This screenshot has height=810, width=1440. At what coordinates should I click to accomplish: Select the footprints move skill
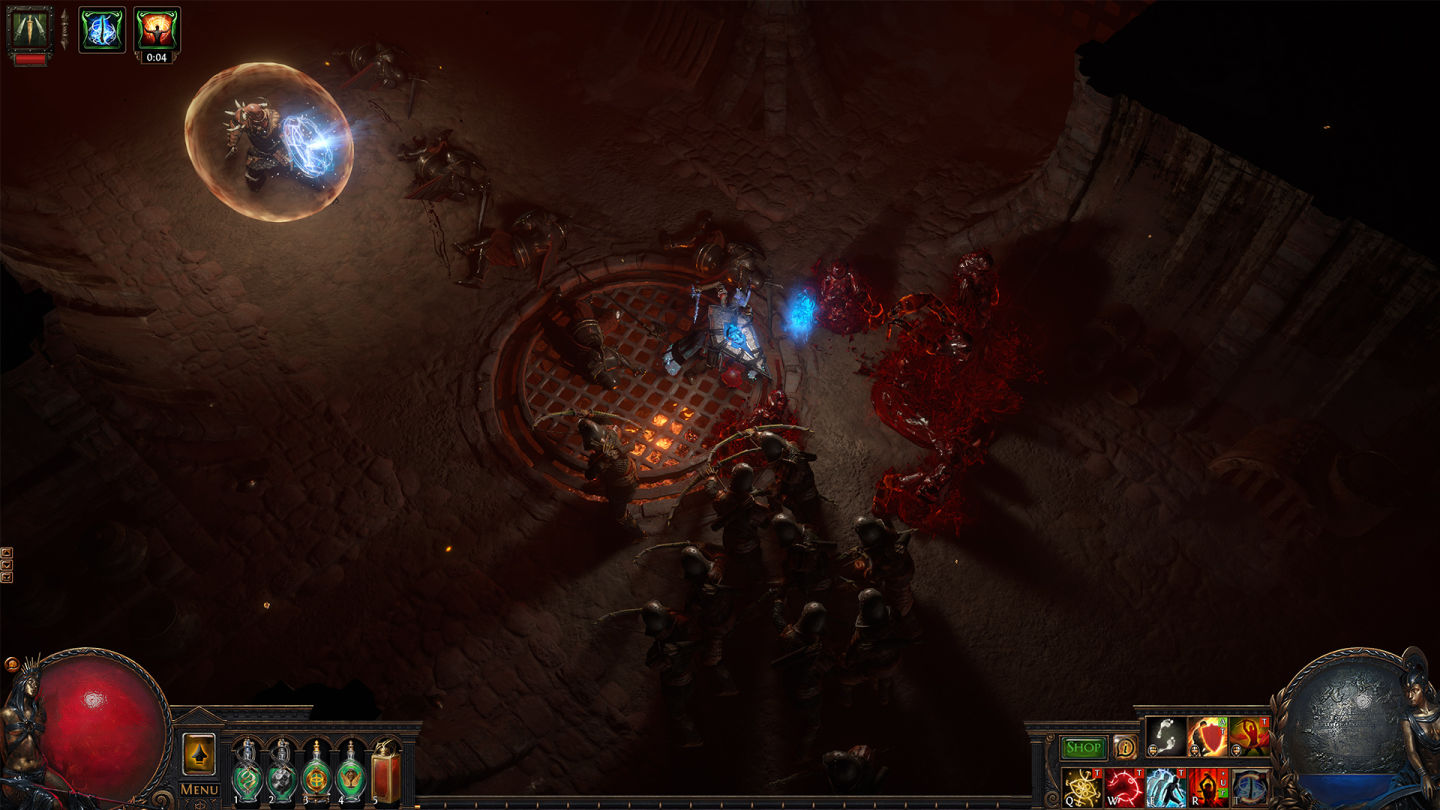tap(1165, 737)
